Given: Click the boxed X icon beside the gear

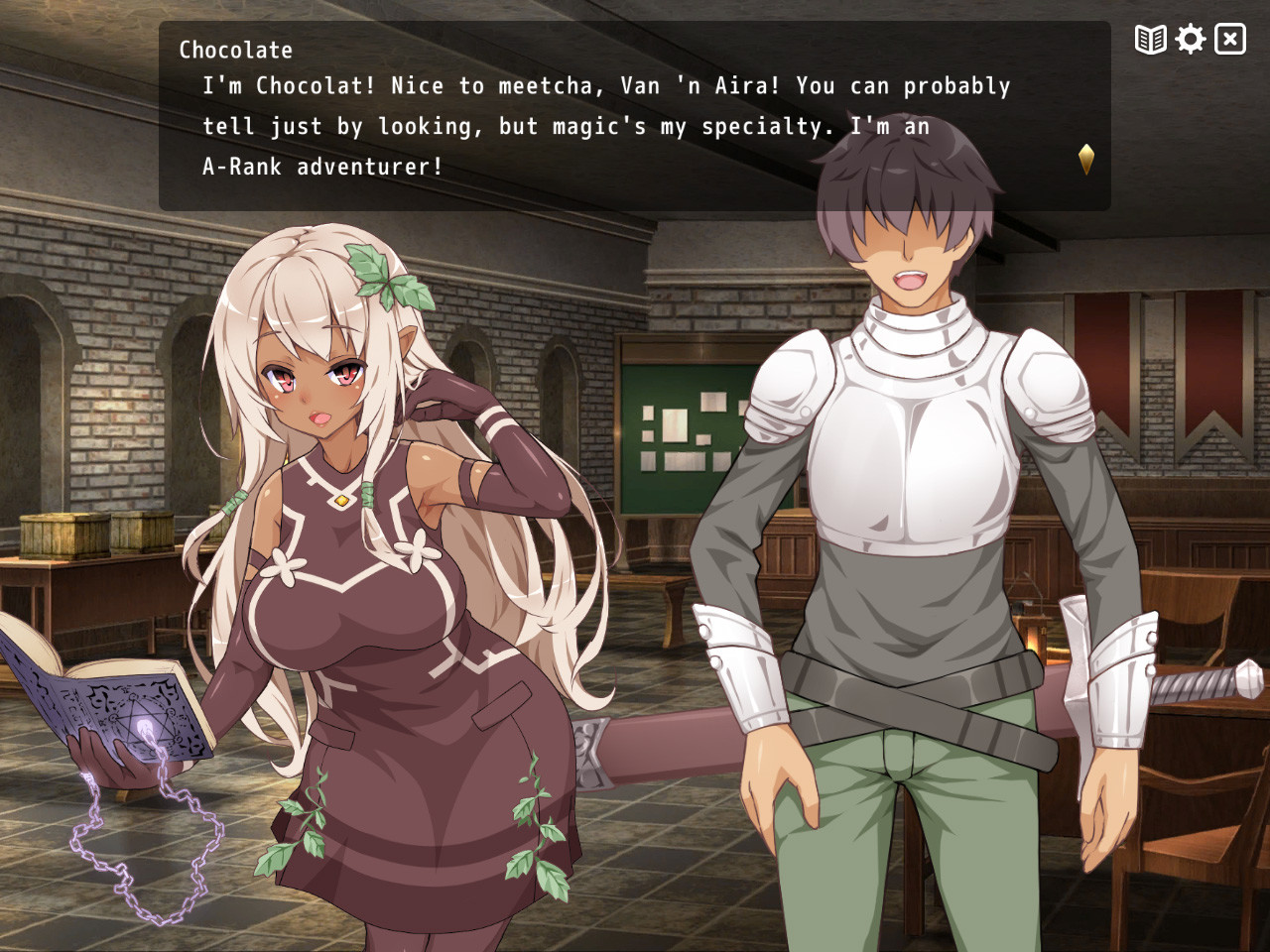Looking at the screenshot, I should pos(1229,40).
